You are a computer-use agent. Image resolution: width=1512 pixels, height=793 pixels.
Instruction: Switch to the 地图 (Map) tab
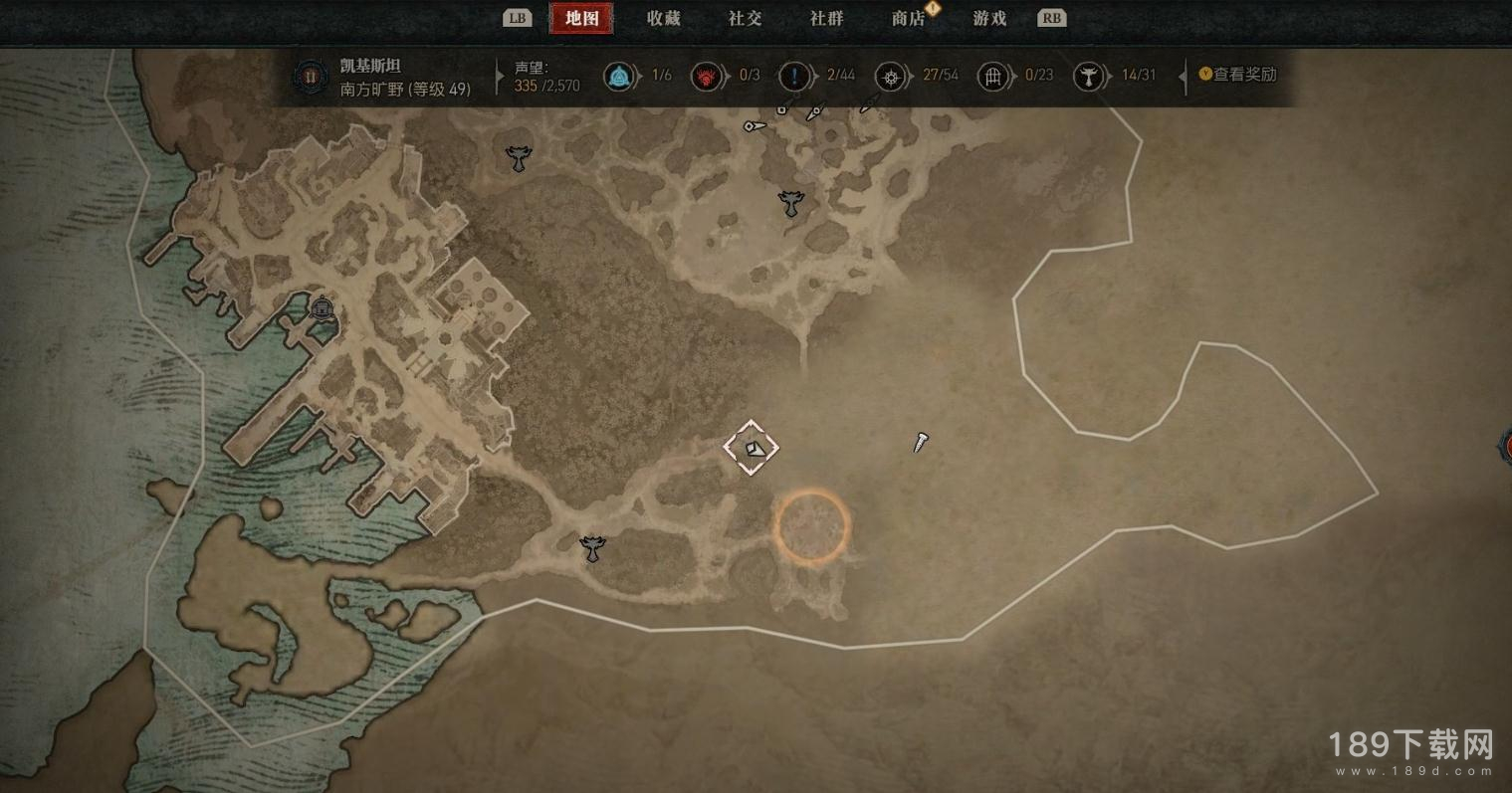(x=581, y=18)
